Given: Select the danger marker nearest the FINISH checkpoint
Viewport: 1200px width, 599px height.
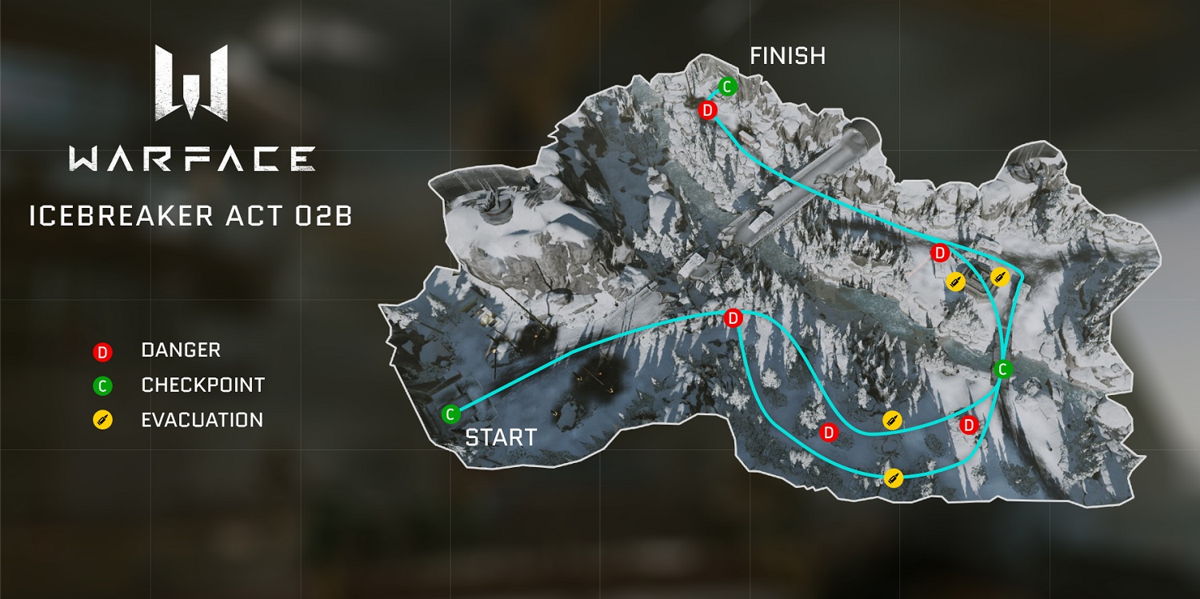Looking at the screenshot, I should tap(708, 110).
